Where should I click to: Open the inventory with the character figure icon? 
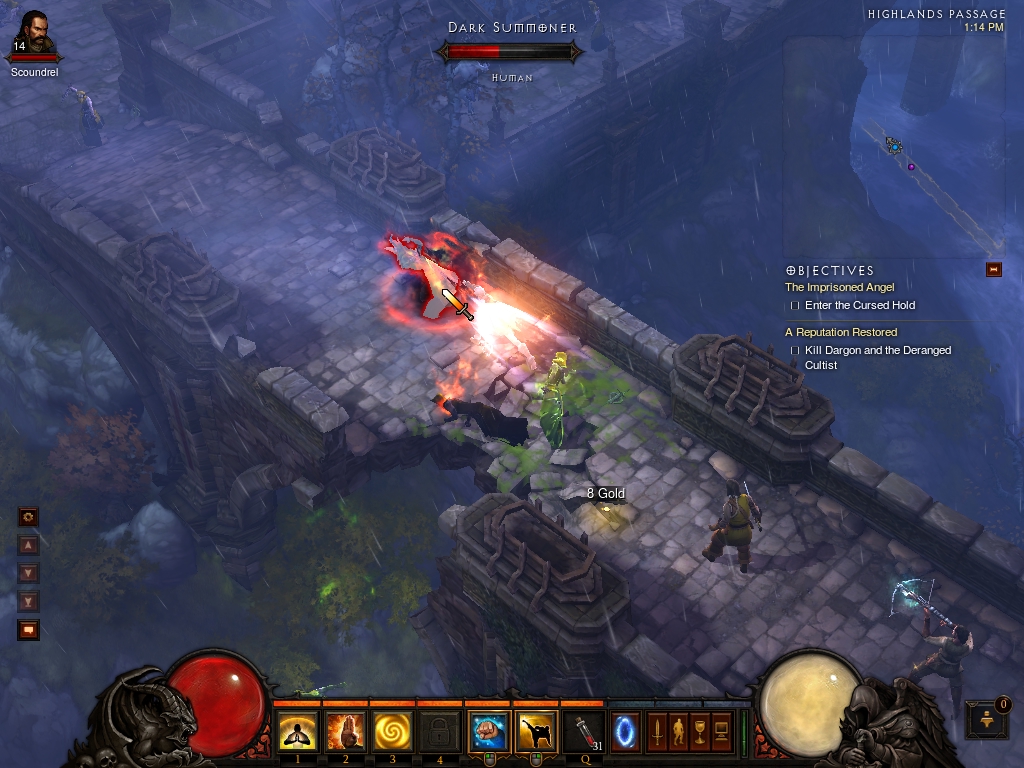point(679,731)
